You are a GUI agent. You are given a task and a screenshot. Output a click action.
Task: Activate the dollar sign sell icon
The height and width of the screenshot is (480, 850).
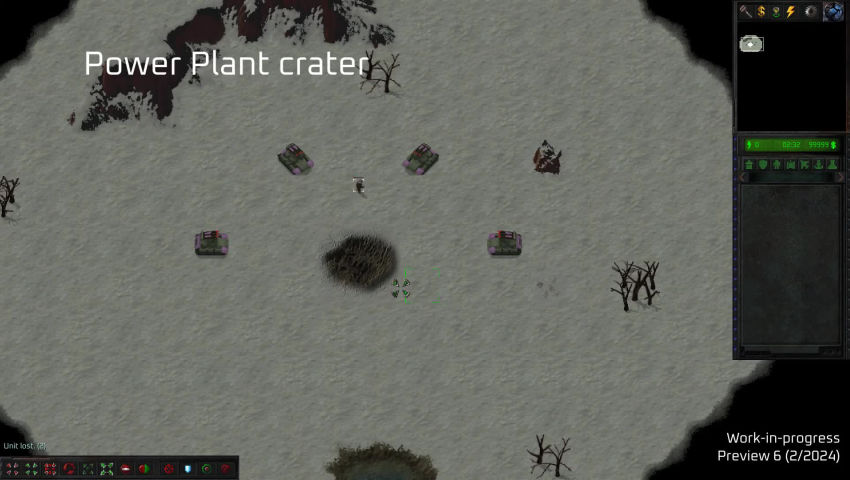[761, 11]
